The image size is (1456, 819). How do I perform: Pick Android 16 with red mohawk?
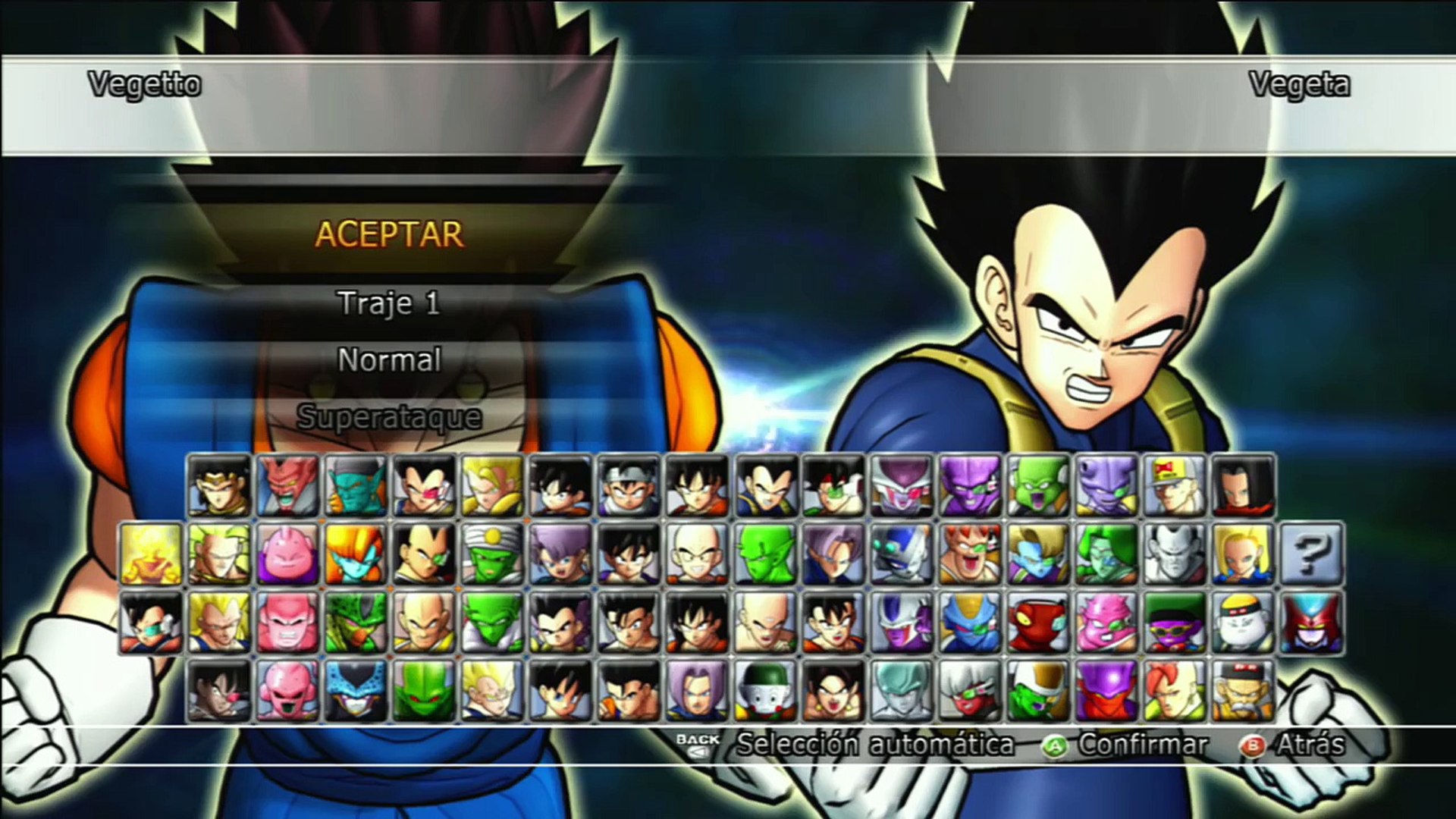point(1175,691)
